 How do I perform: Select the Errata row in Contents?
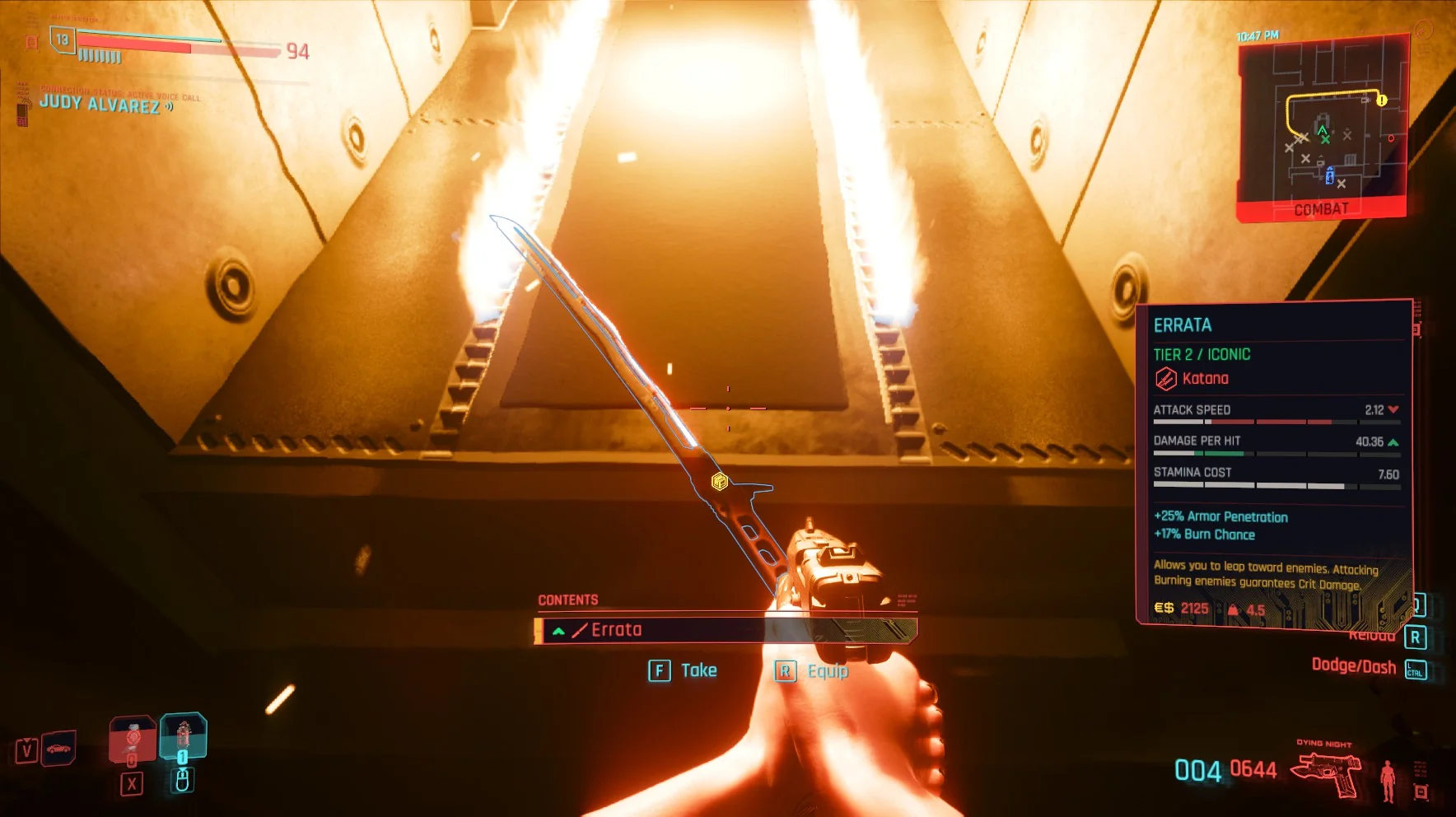725,630
